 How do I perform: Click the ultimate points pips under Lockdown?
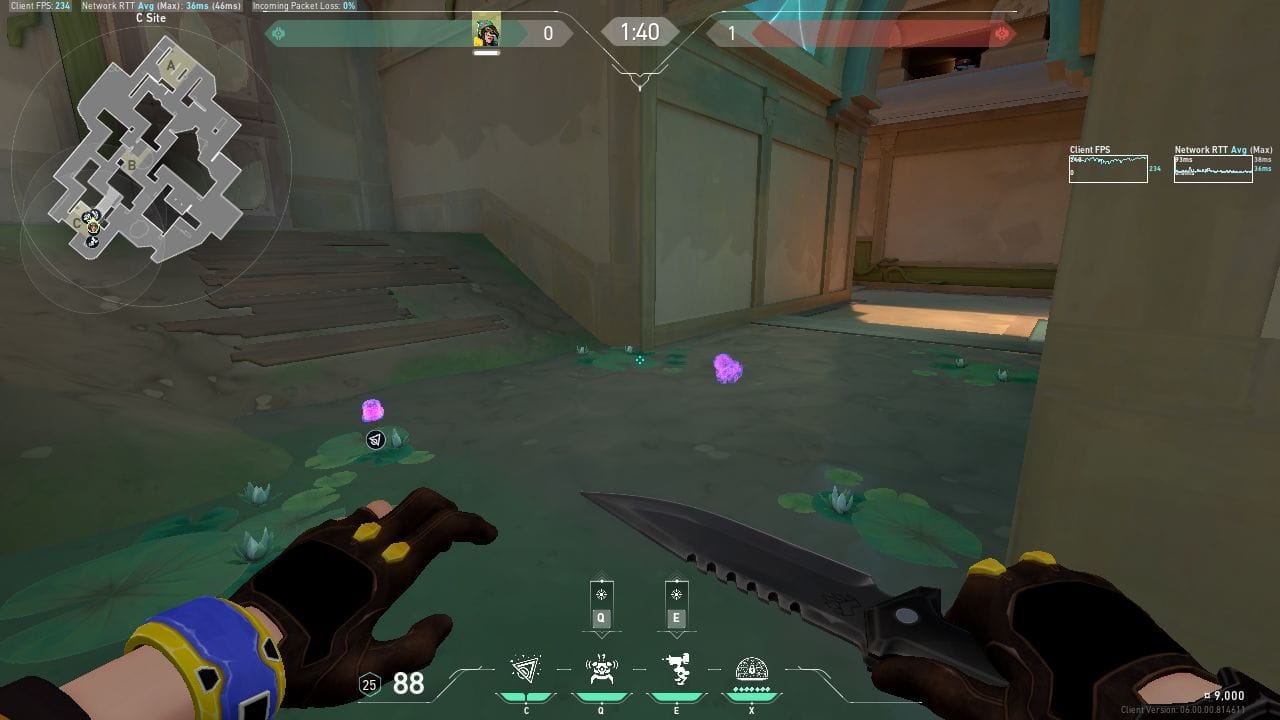pyautogui.click(x=752, y=689)
